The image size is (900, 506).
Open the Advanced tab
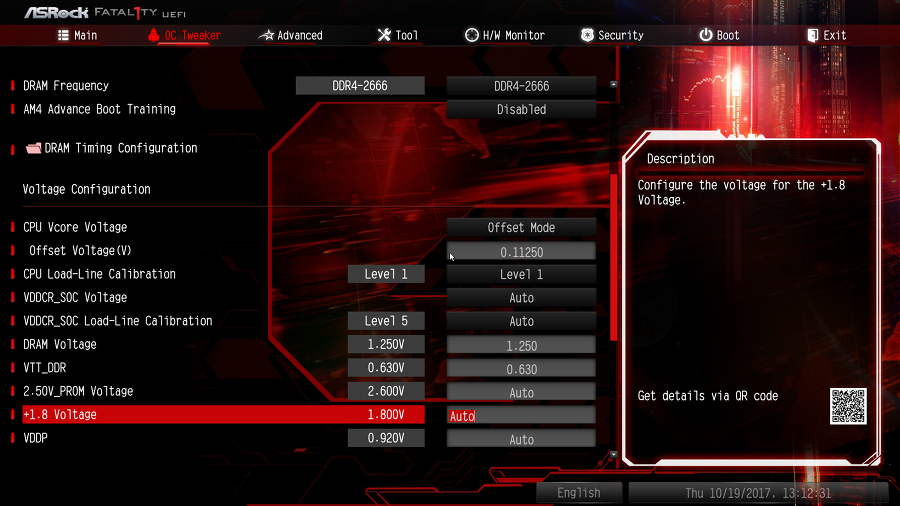[290, 35]
